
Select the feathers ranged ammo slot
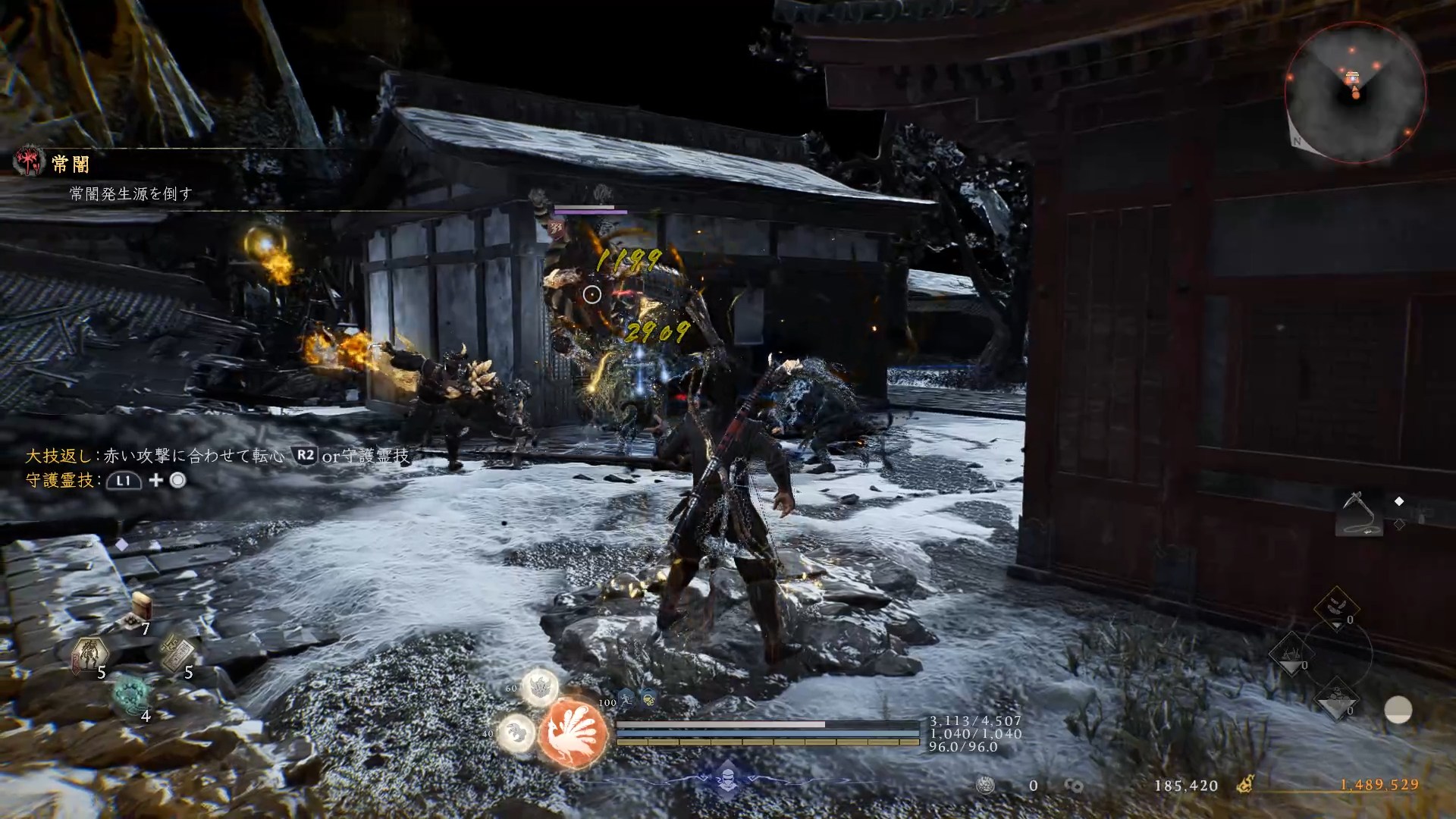[x=1335, y=607]
